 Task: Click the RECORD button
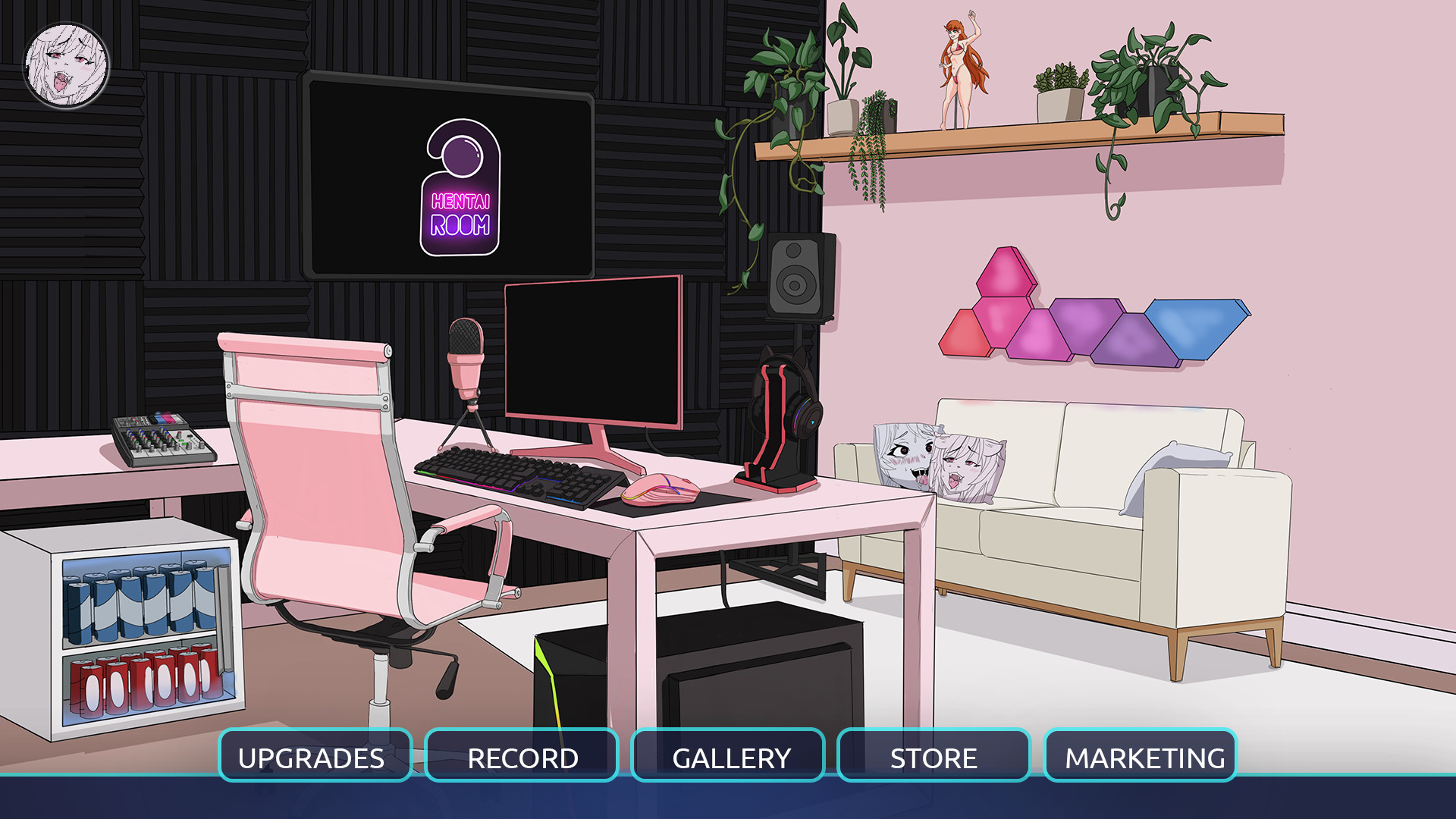[522, 756]
